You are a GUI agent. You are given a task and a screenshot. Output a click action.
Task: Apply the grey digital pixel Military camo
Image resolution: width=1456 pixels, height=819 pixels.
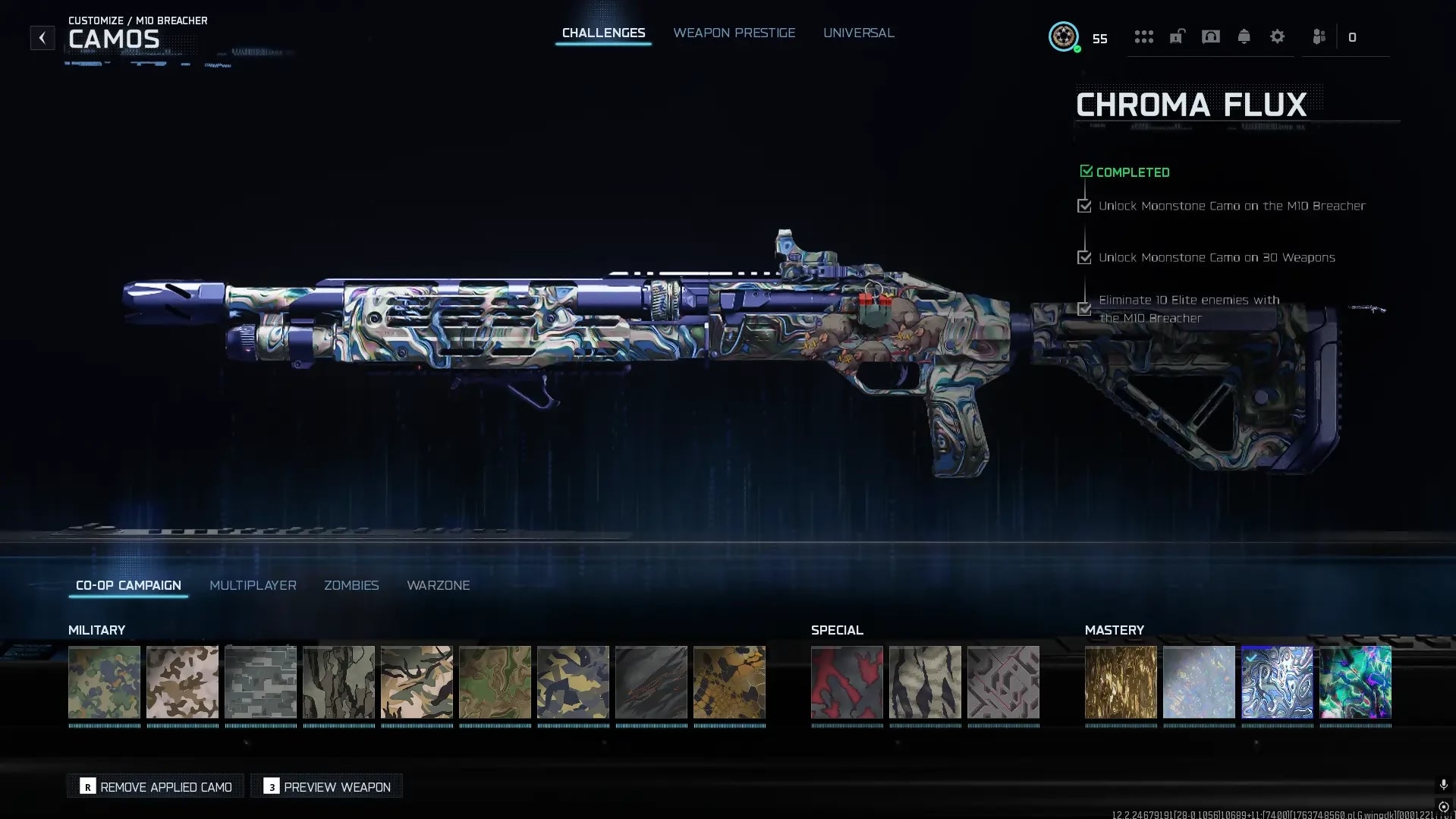point(260,682)
